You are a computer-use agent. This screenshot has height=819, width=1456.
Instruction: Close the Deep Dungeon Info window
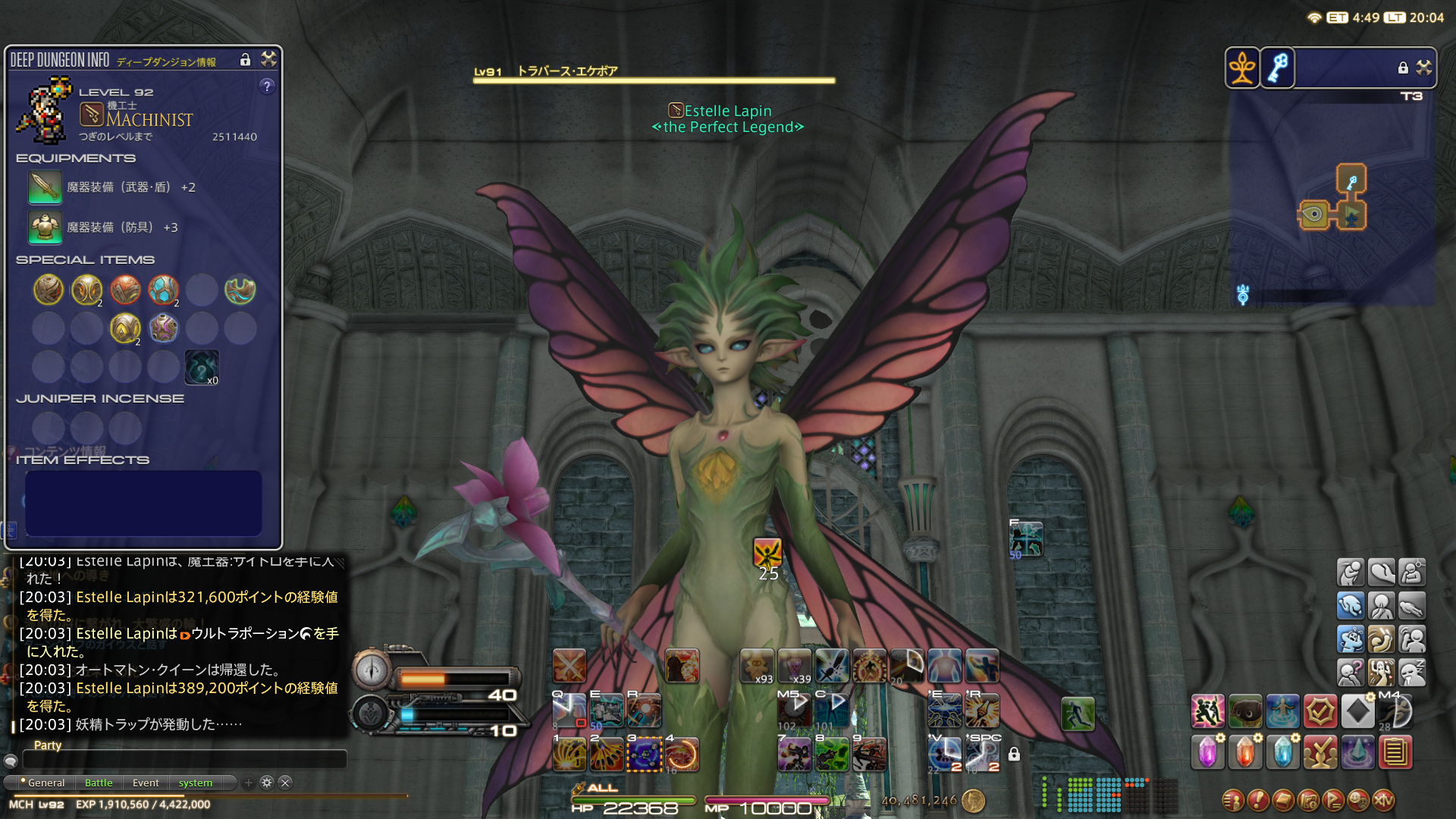click(268, 59)
